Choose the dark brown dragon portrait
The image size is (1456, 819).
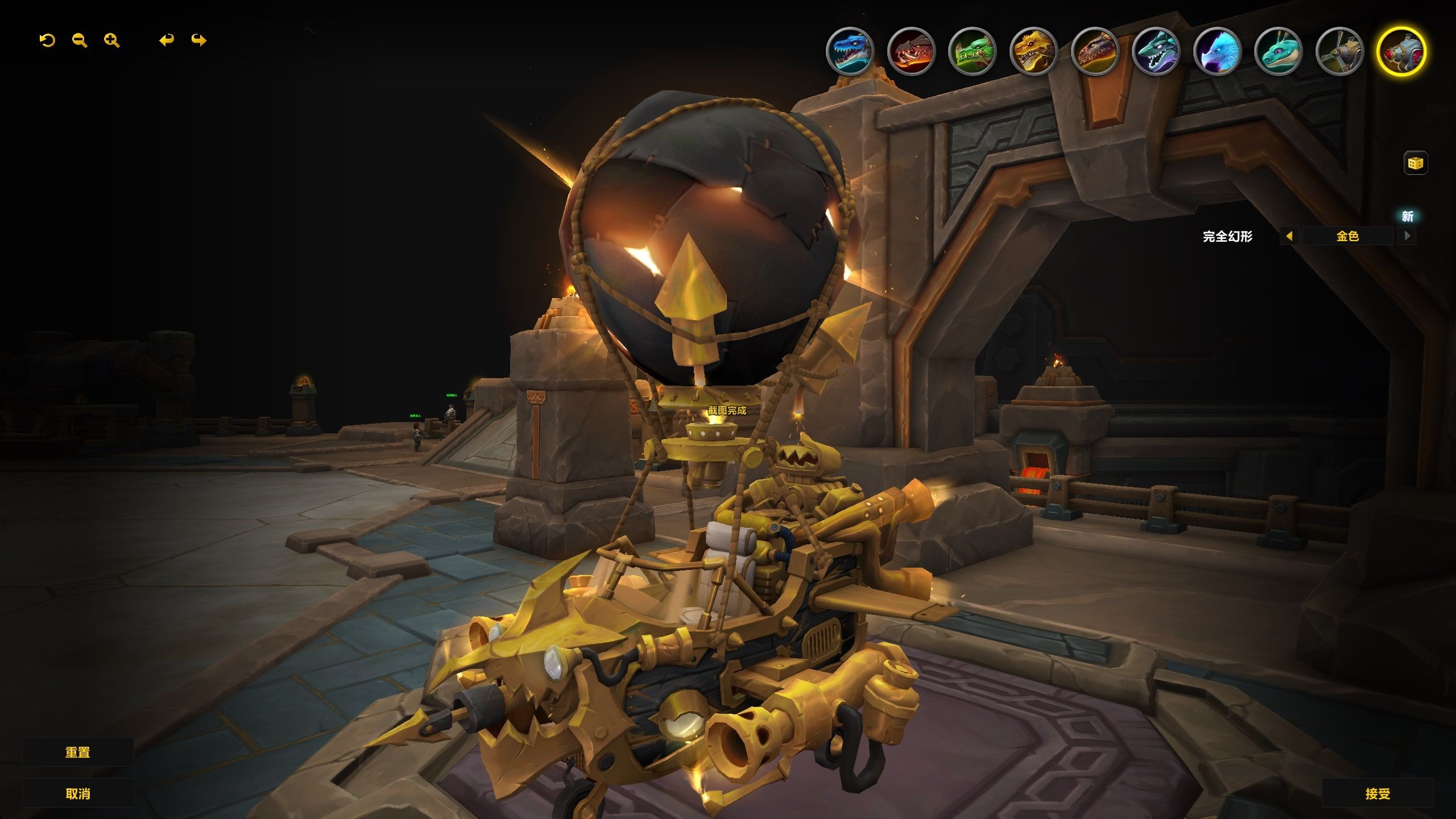pyautogui.click(x=1095, y=51)
